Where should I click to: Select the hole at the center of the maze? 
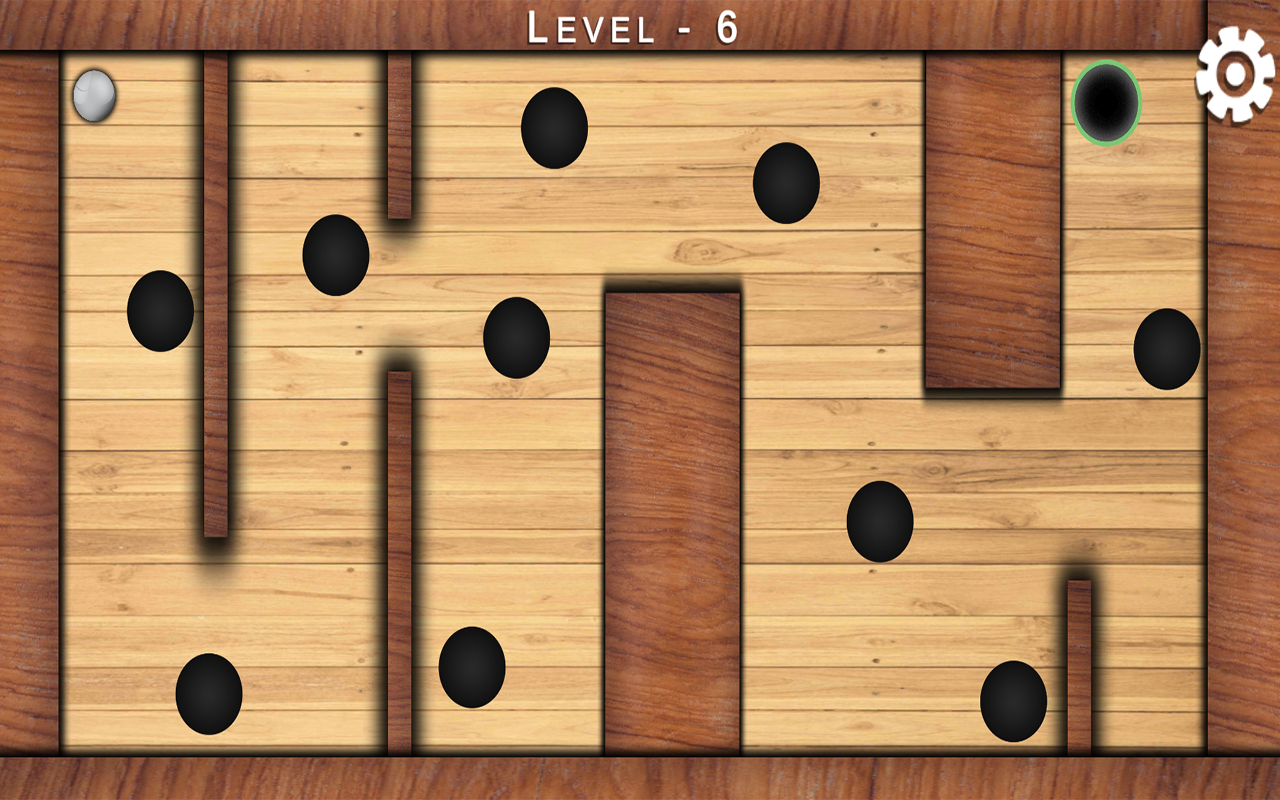520,340
